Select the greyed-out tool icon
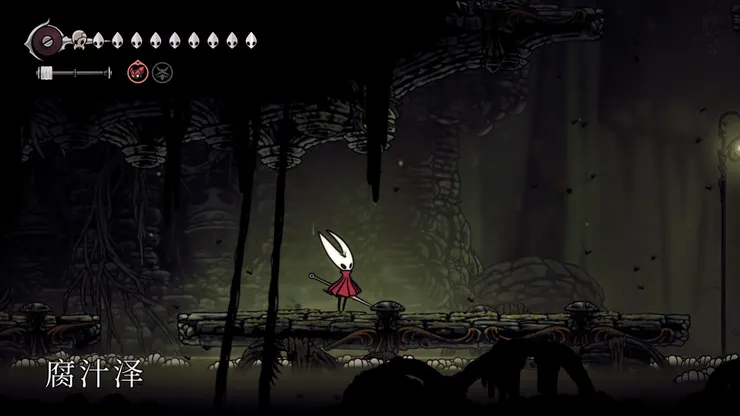The image size is (740, 416). click(161, 72)
